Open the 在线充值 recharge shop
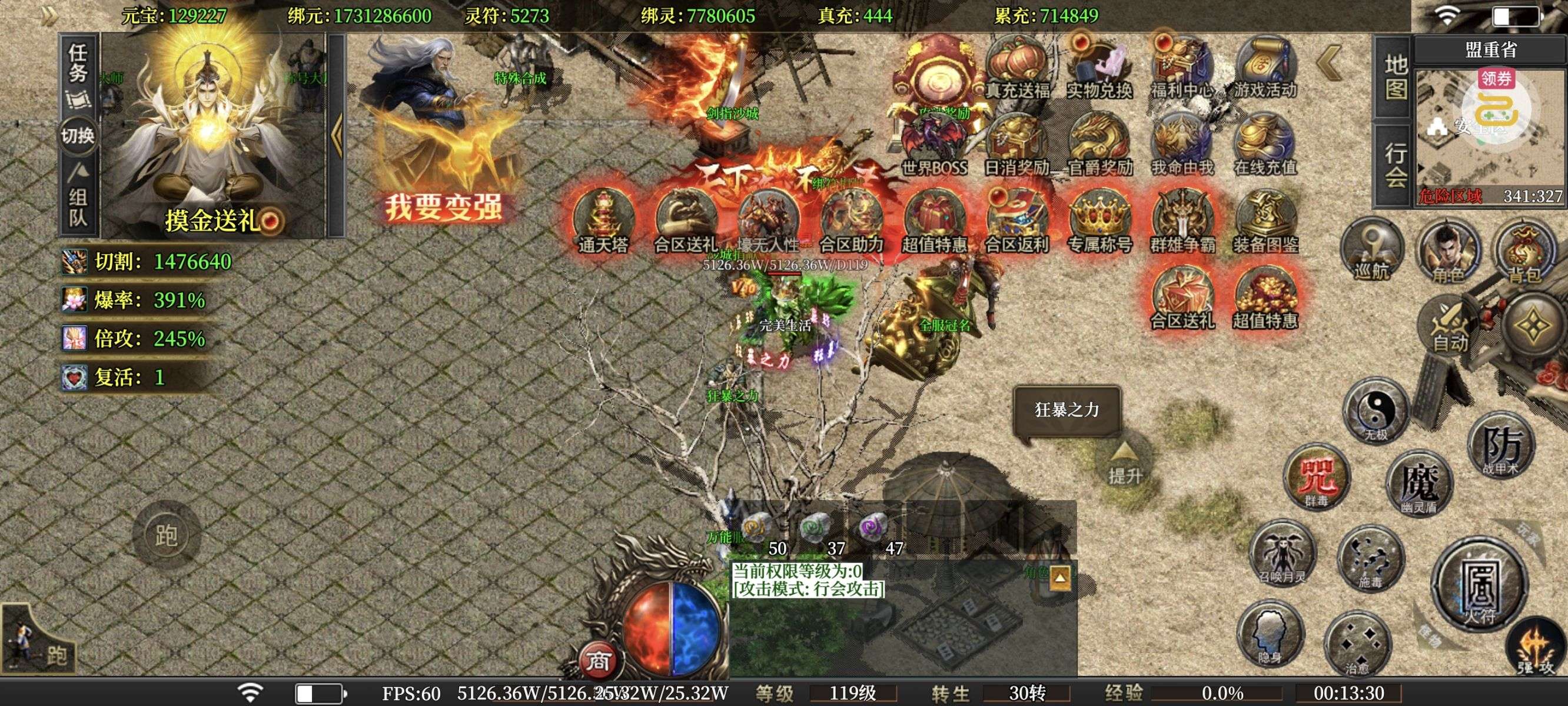This screenshot has height=706, width=1568. [1265, 145]
